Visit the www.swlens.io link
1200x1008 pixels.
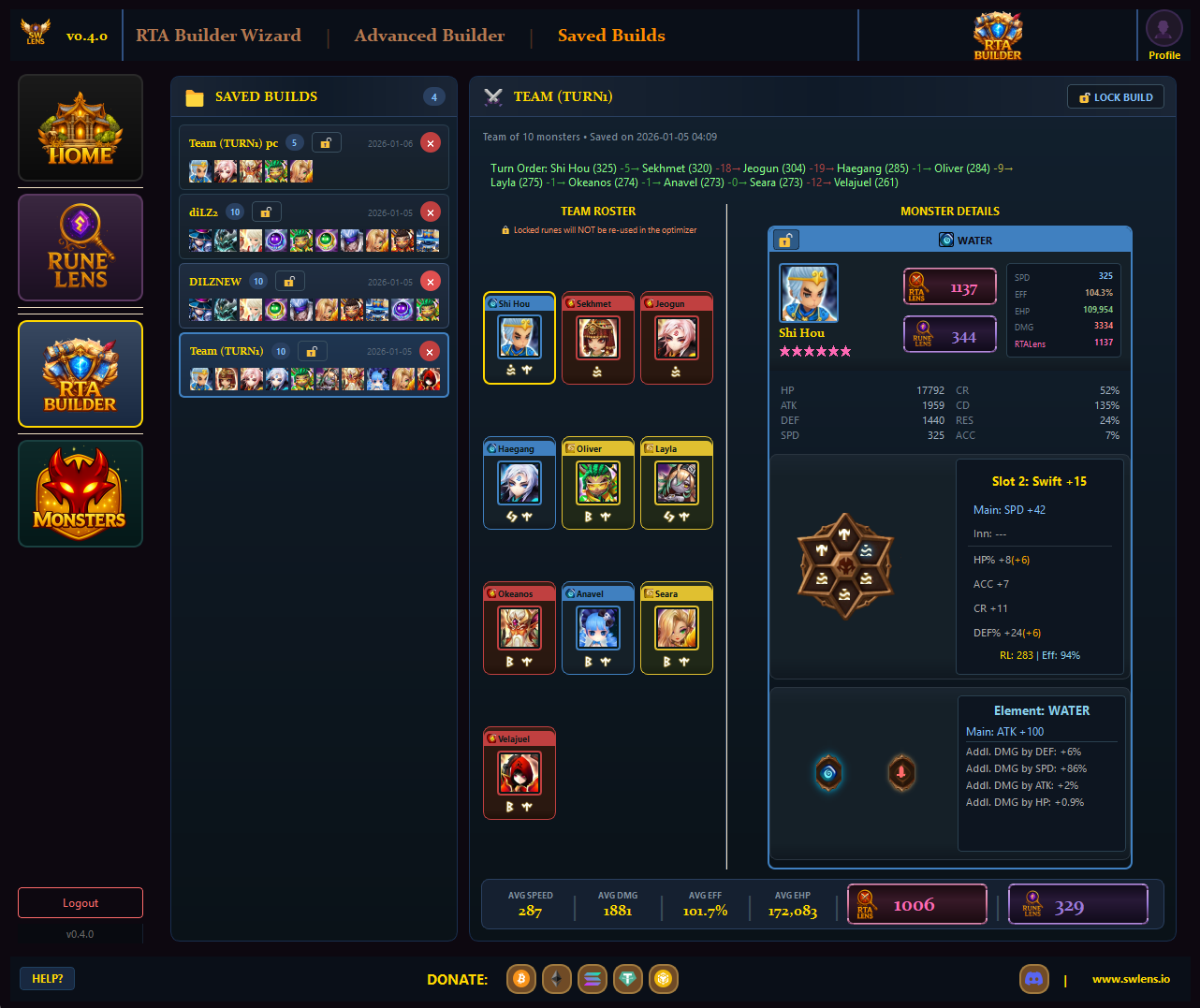(1131, 979)
